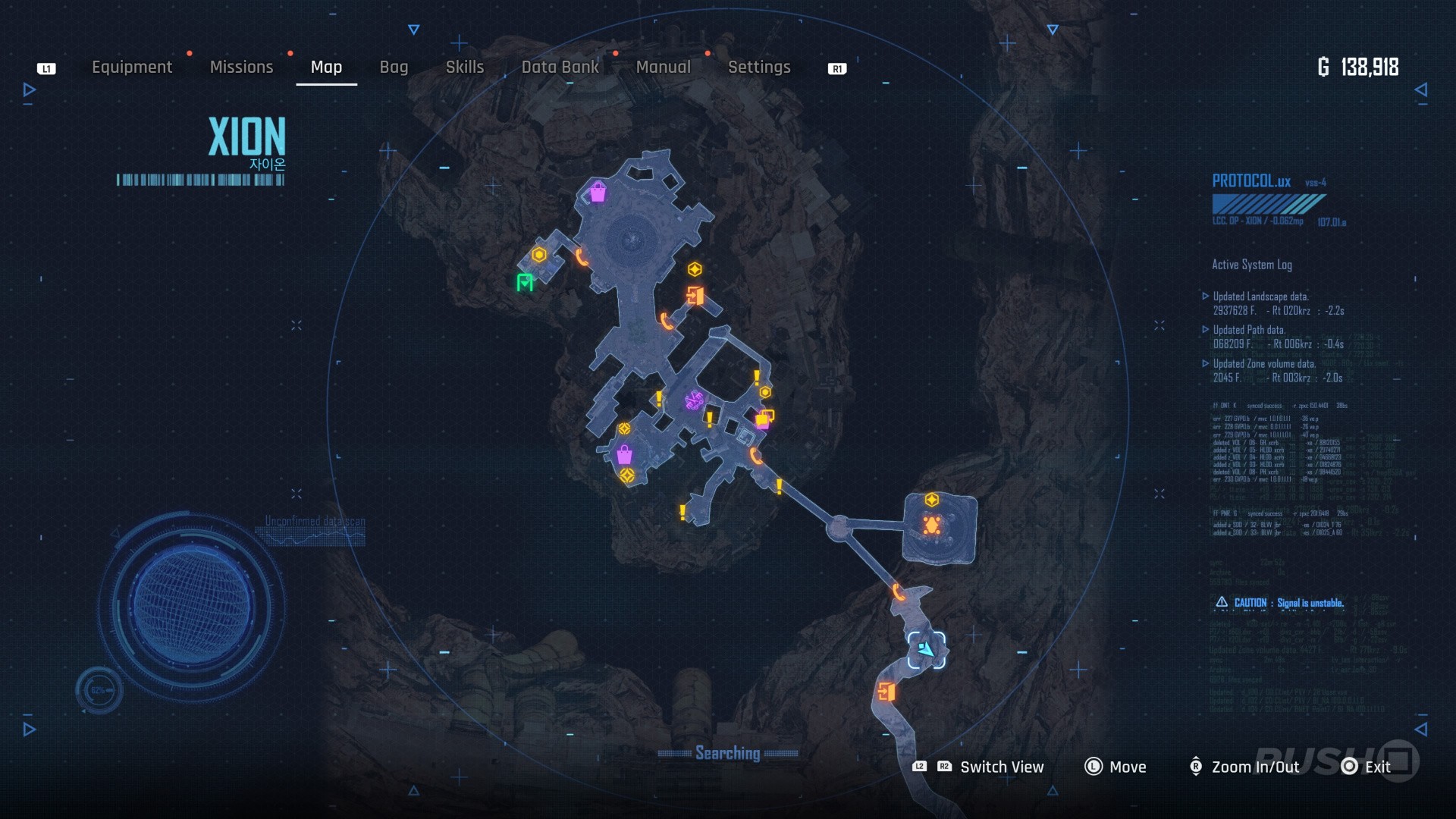Show the Manual tab
The image size is (1456, 819).
[x=663, y=67]
